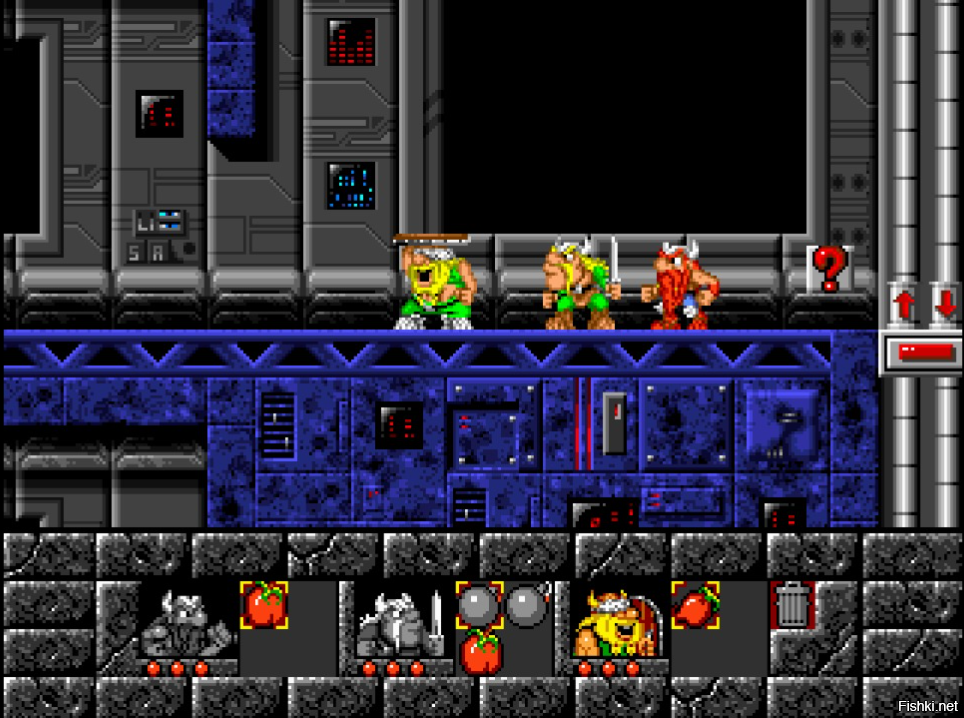
Task: Select the red item in Olaf's inventory
Action: click(x=696, y=606)
